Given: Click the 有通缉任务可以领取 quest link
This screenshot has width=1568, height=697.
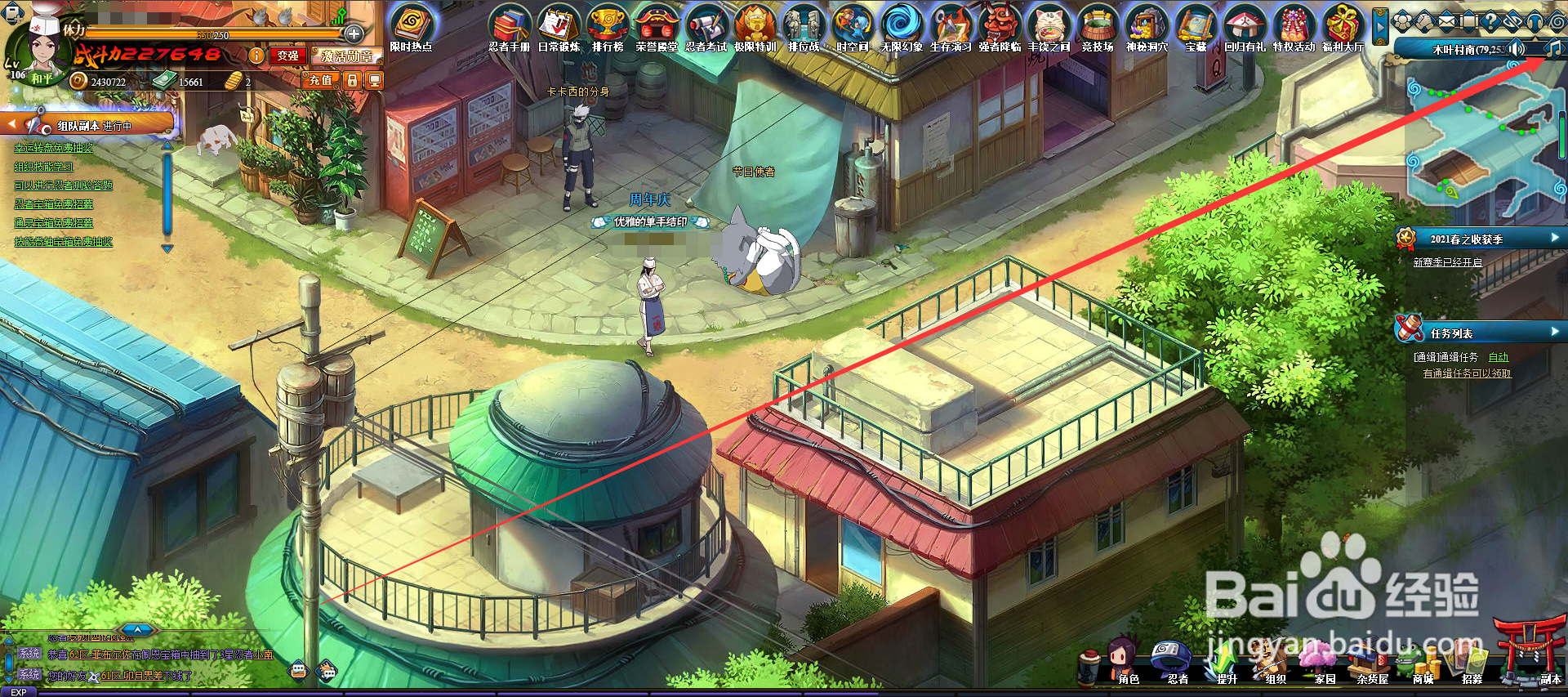Looking at the screenshot, I should click(x=1467, y=373).
